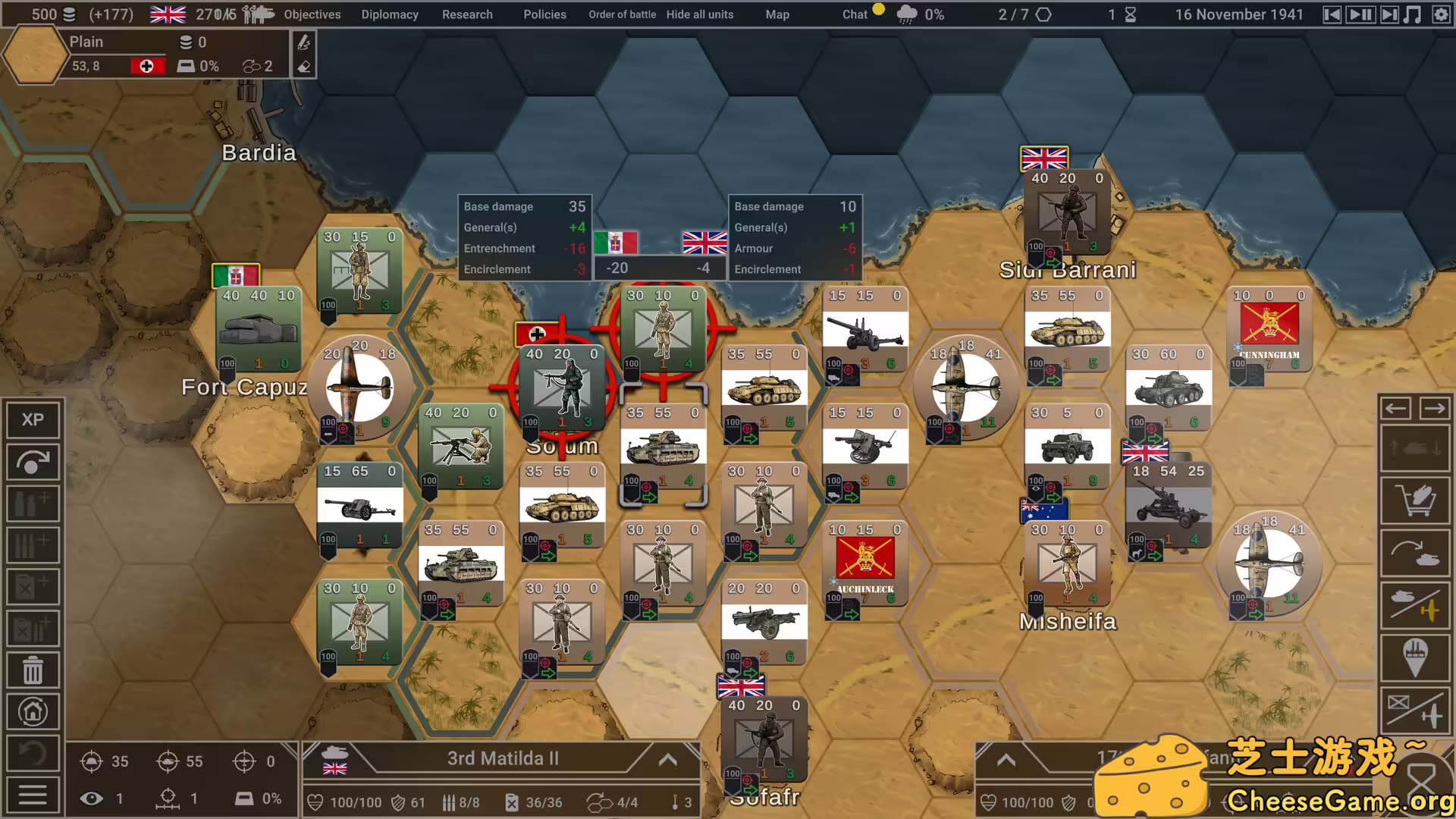The height and width of the screenshot is (819, 1456).
Task: Collapse the 3rd Matilda II unit panel
Action: (x=667, y=759)
